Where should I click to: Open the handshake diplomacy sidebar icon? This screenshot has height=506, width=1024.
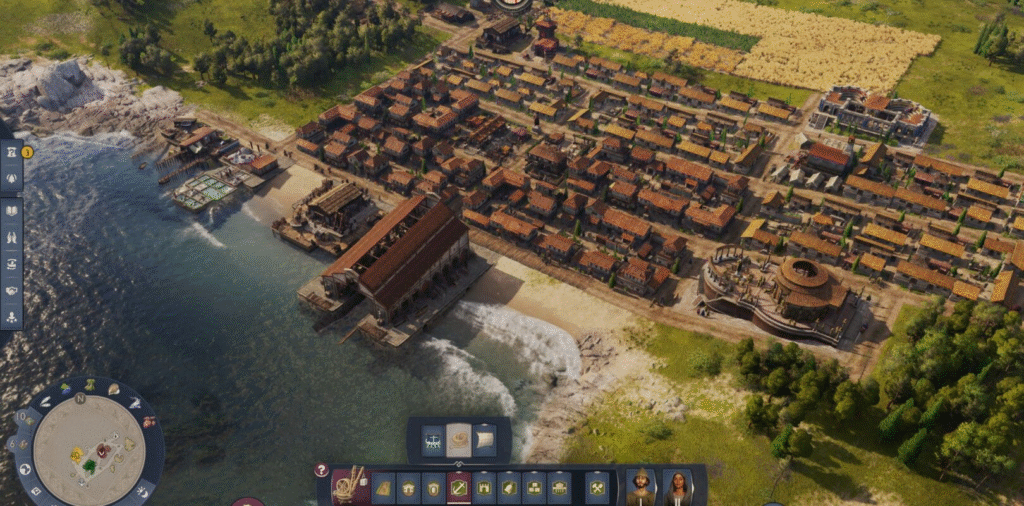(x=11, y=291)
